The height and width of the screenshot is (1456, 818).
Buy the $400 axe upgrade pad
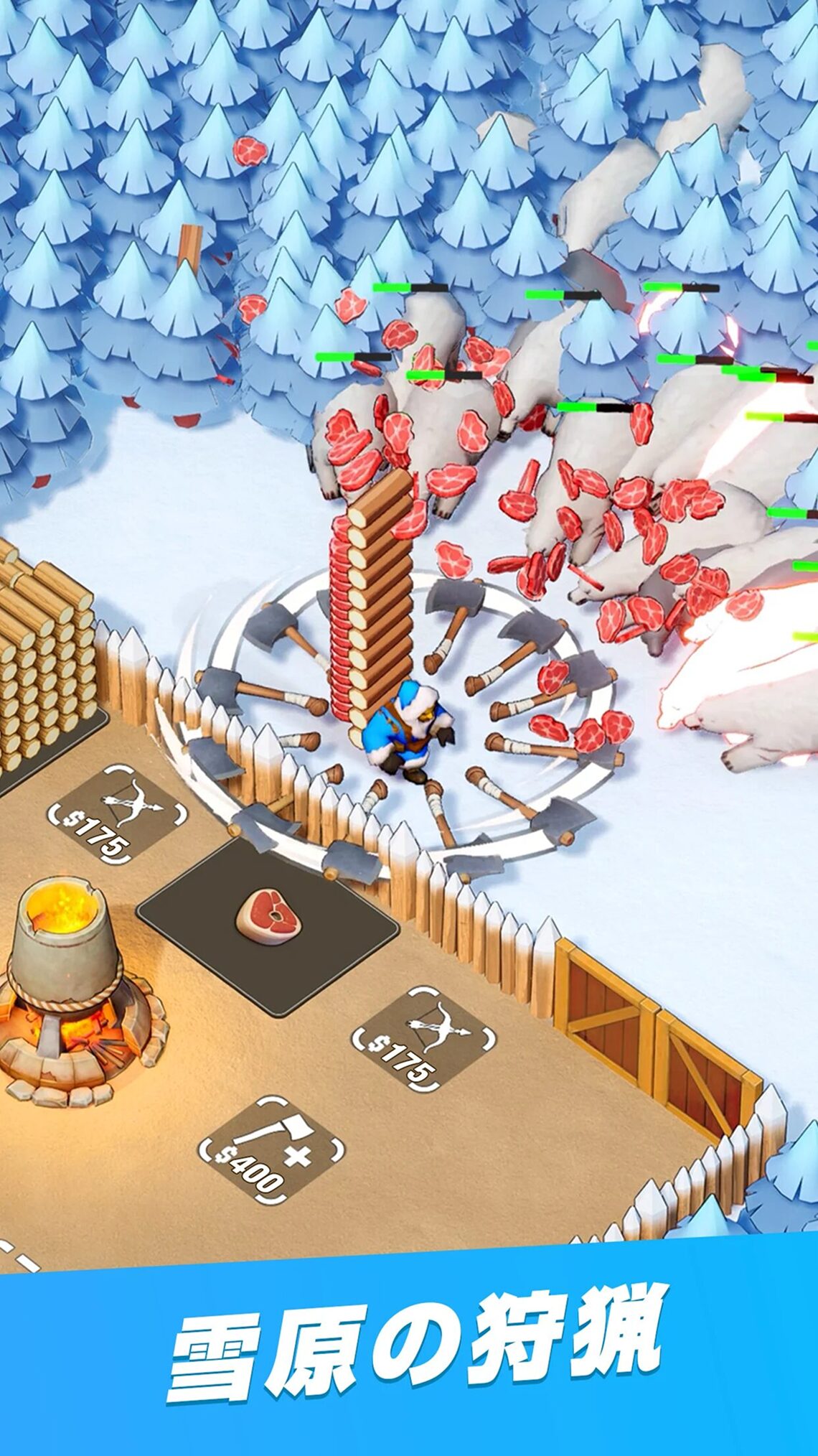point(271,1152)
